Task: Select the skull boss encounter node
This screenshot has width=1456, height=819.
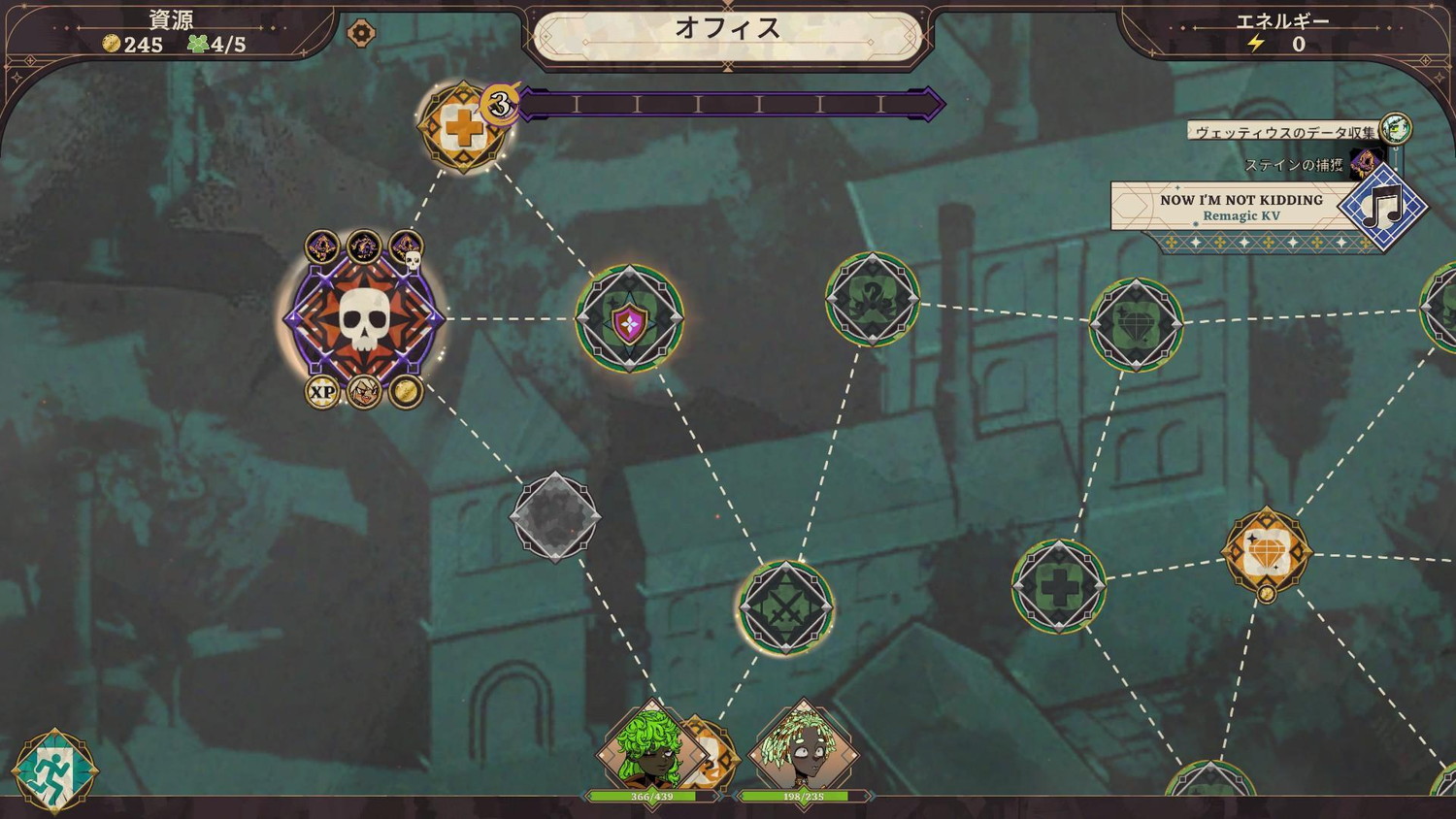Action: pyautogui.click(x=364, y=318)
